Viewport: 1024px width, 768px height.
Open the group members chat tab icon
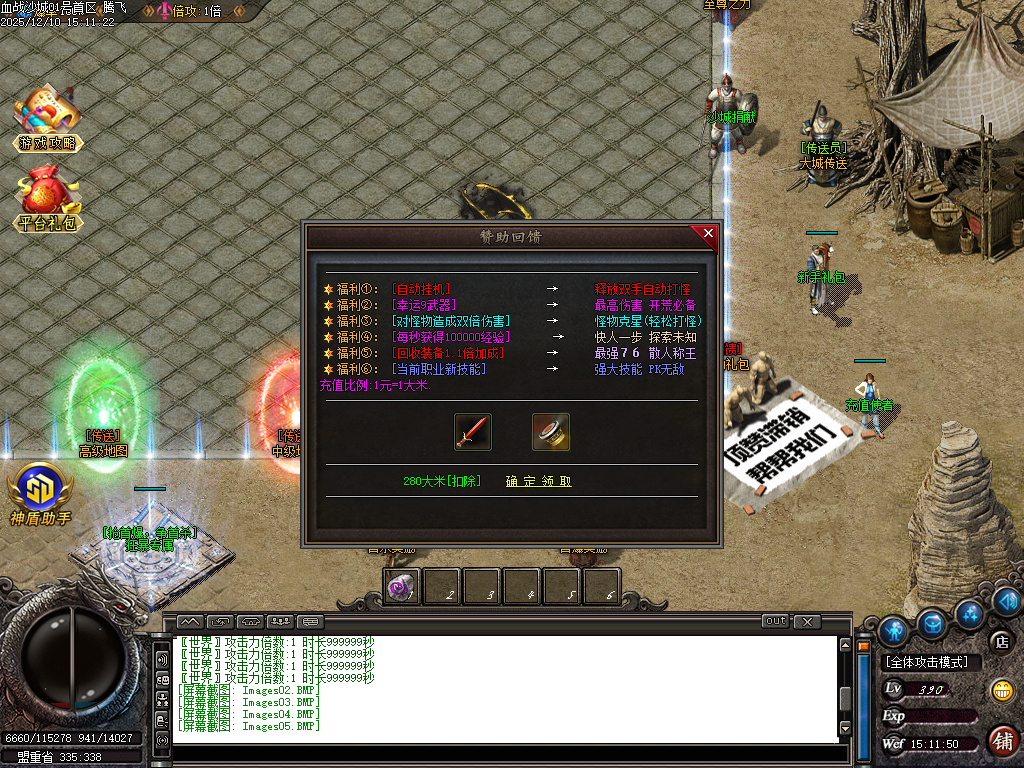[280, 621]
